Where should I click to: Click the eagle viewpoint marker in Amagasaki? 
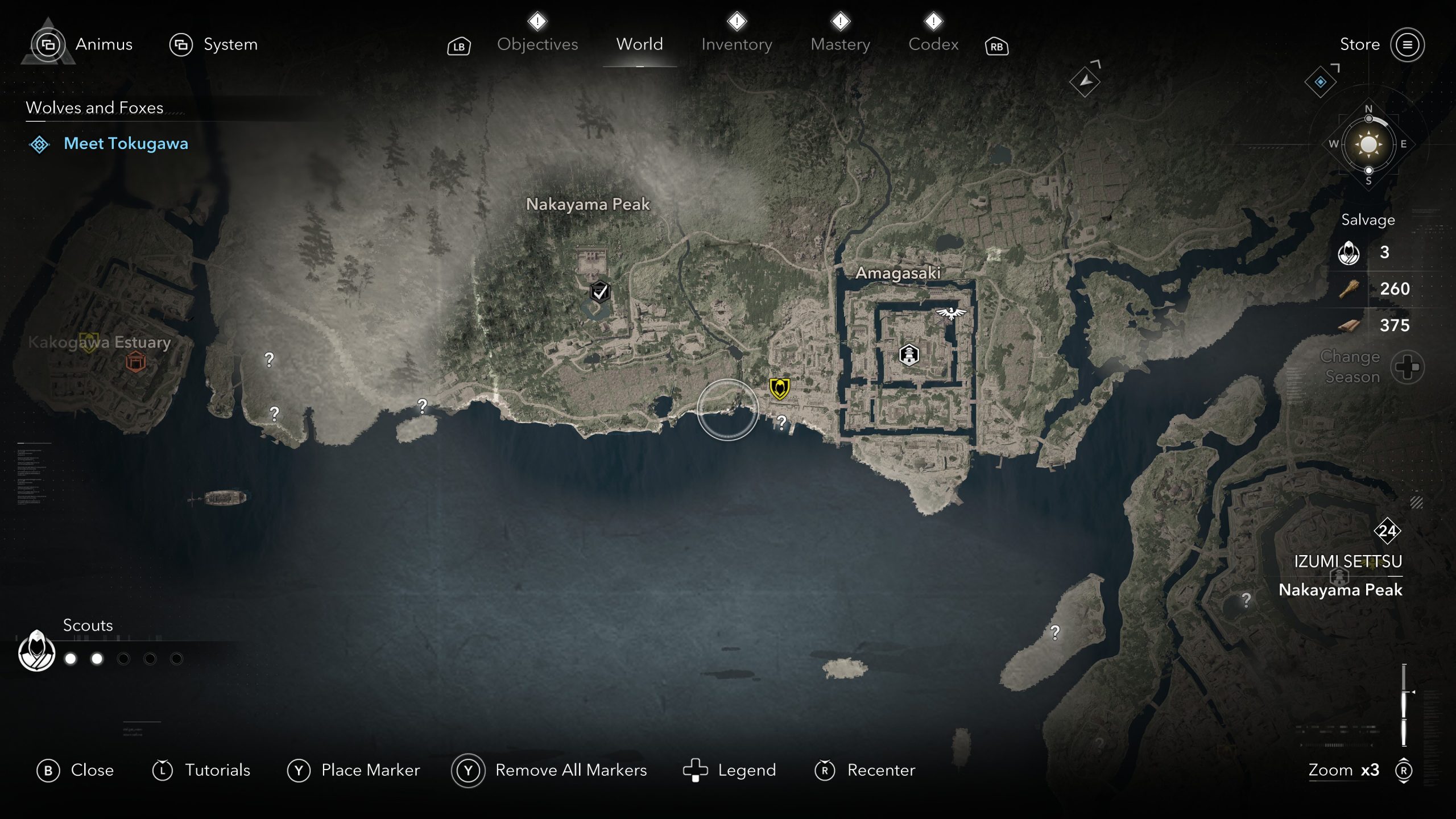point(951,312)
